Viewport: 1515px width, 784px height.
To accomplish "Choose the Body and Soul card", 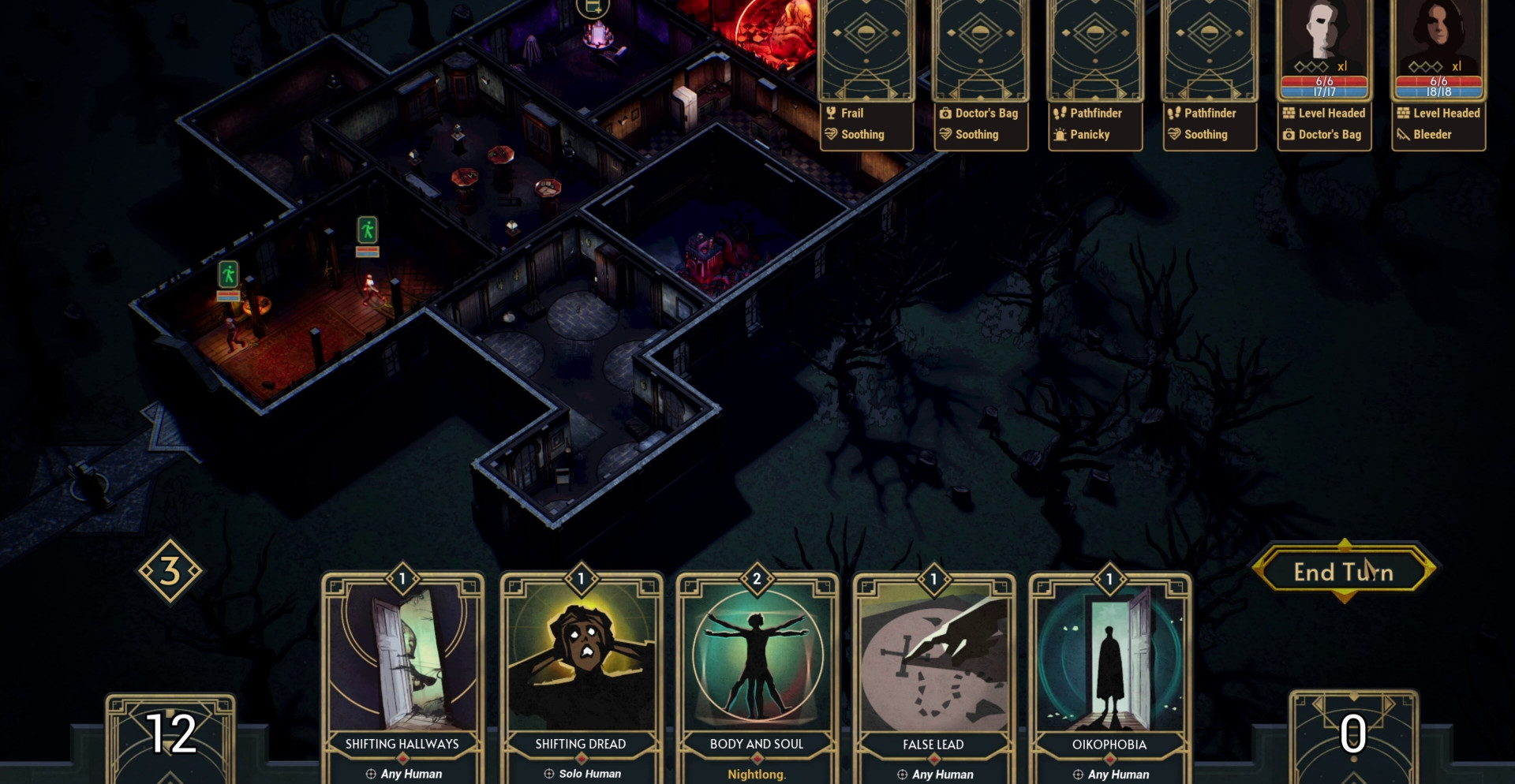I will (x=757, y=670).
